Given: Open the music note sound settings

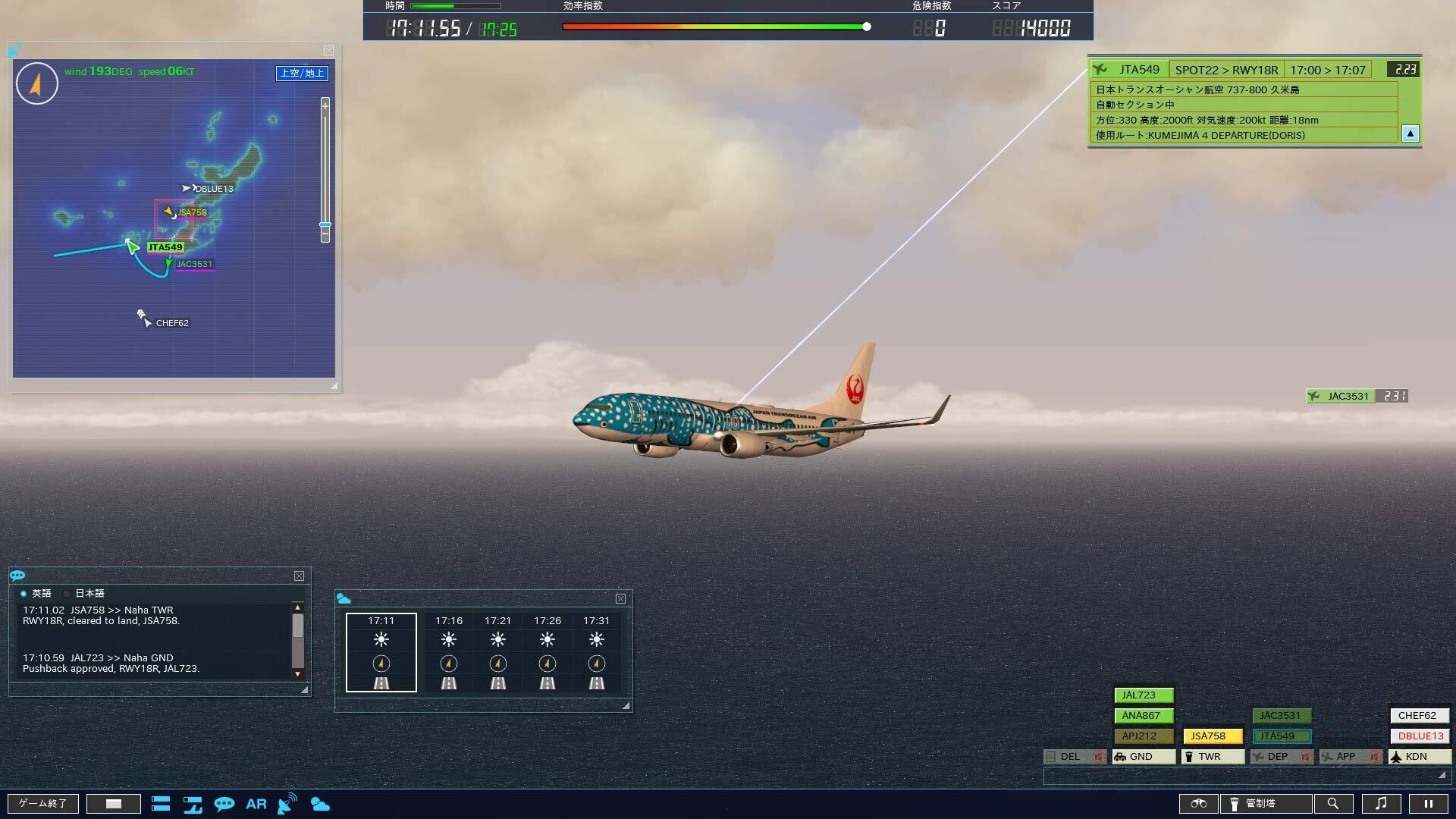Looking at the screenshot, I should [x=1381, y=804].
